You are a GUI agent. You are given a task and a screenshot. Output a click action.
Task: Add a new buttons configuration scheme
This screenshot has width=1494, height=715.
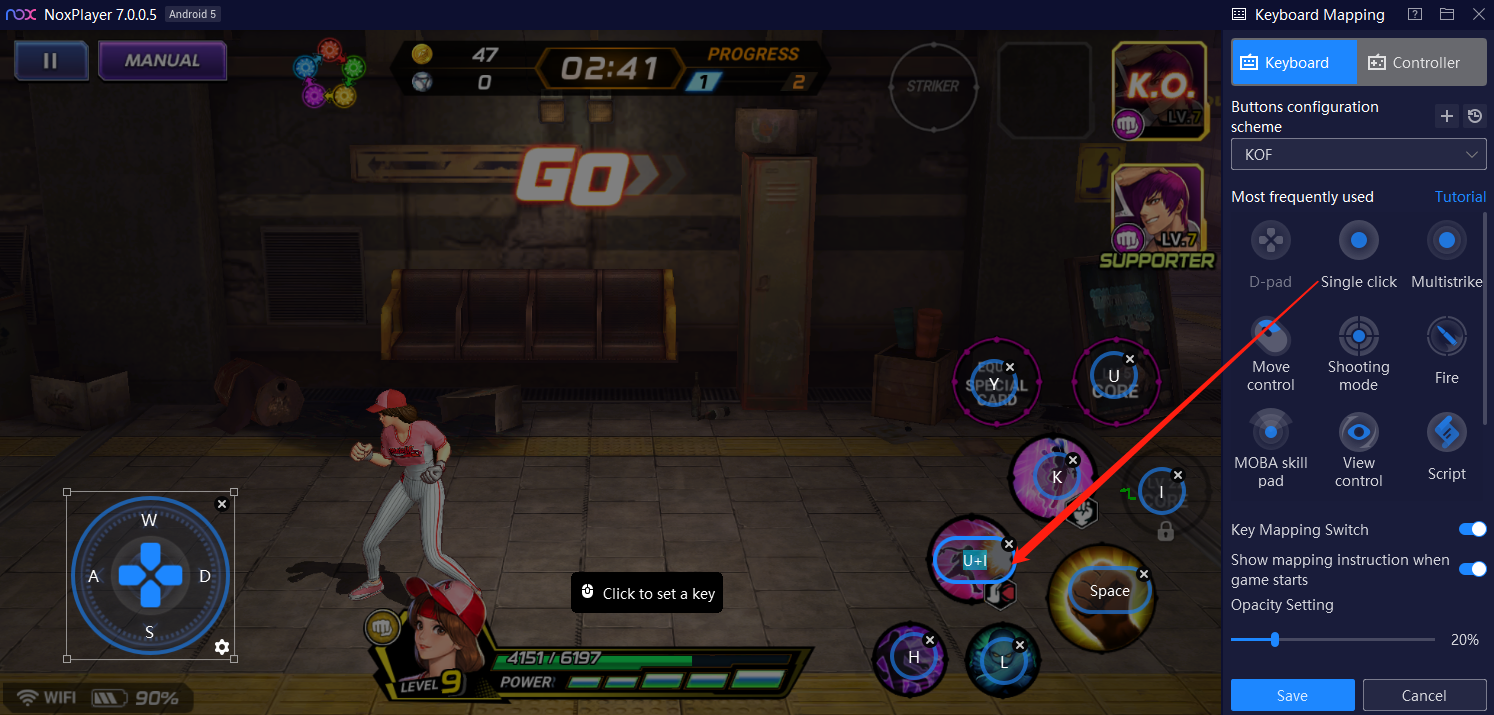tap(1446, 117)
